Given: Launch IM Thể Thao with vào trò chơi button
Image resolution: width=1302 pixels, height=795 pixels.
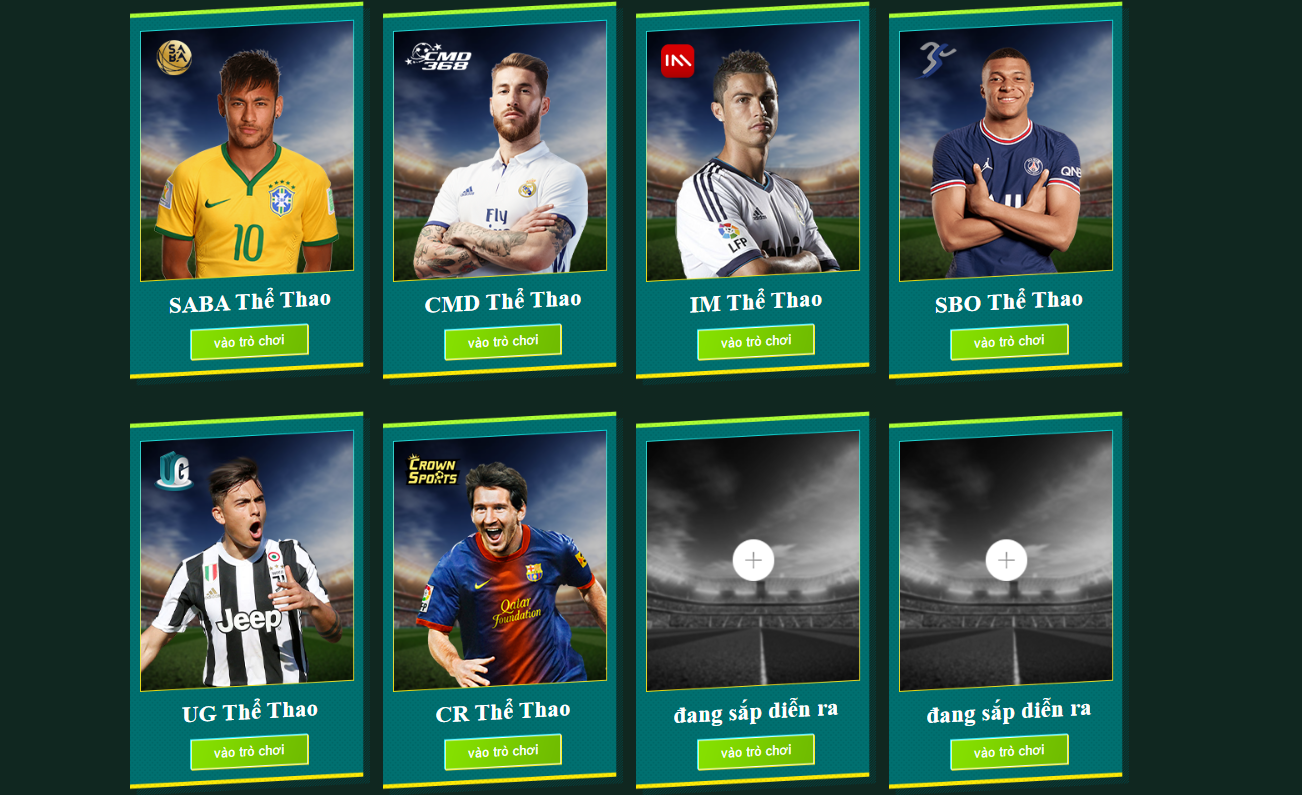Looking at the screenshot, I should pyautogui.click(x=755, y=341).
